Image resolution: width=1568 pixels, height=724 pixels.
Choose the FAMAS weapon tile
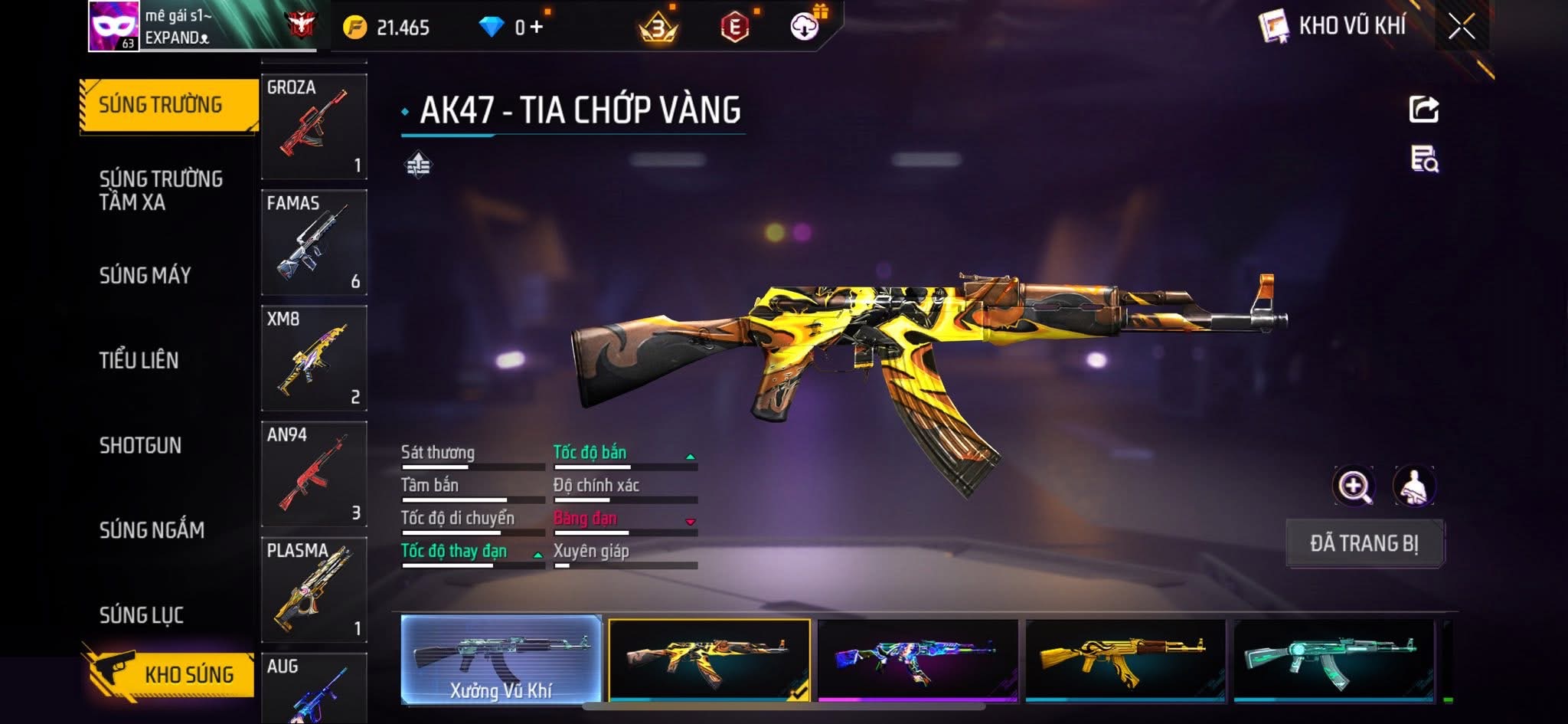click(x=314, y=242)
